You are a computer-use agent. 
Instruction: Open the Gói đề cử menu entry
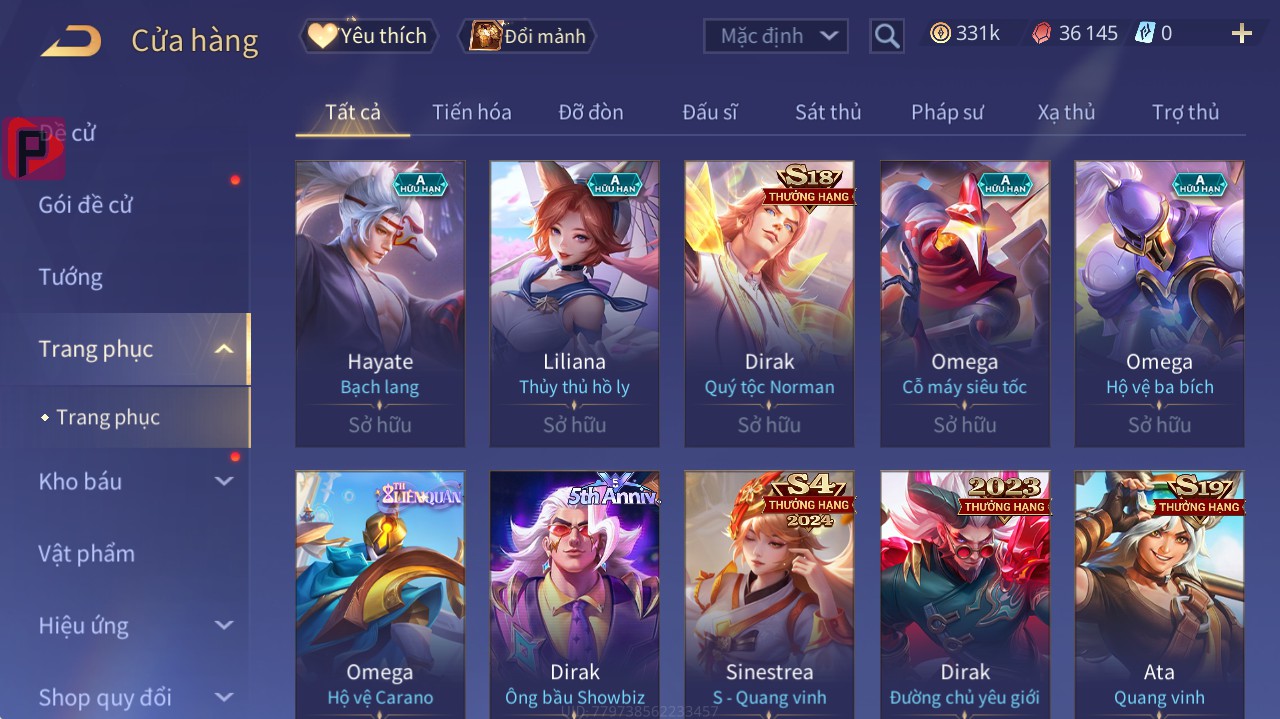[x=86, y=205]
